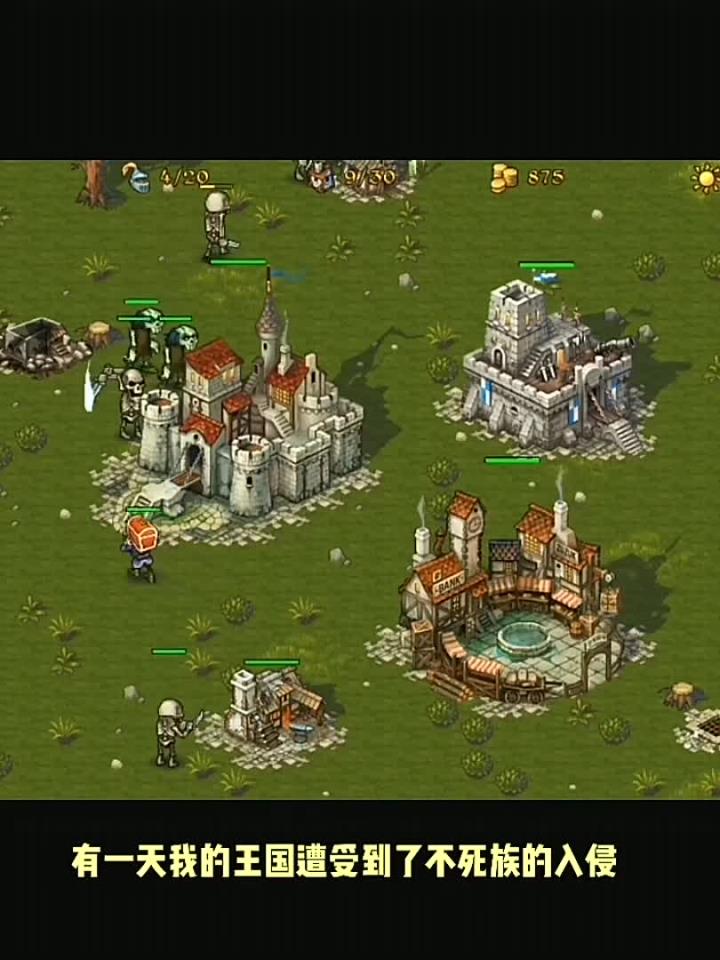Screen dimensions: 720x960
Task: Select the knight helmet heroes icon
Action: [139, 179]
